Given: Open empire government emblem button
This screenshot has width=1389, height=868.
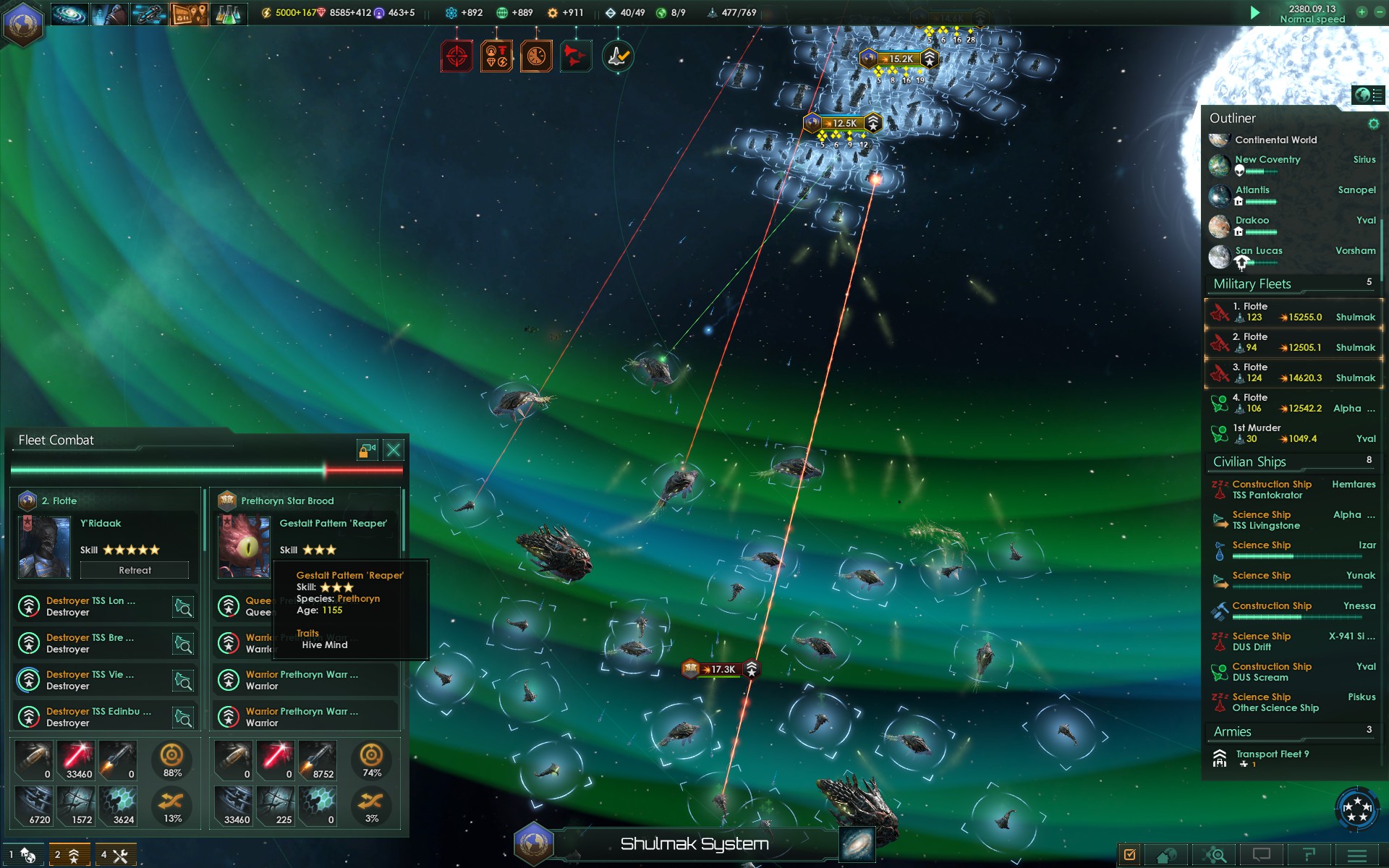Looking at the screenshot, I should 23,23.
